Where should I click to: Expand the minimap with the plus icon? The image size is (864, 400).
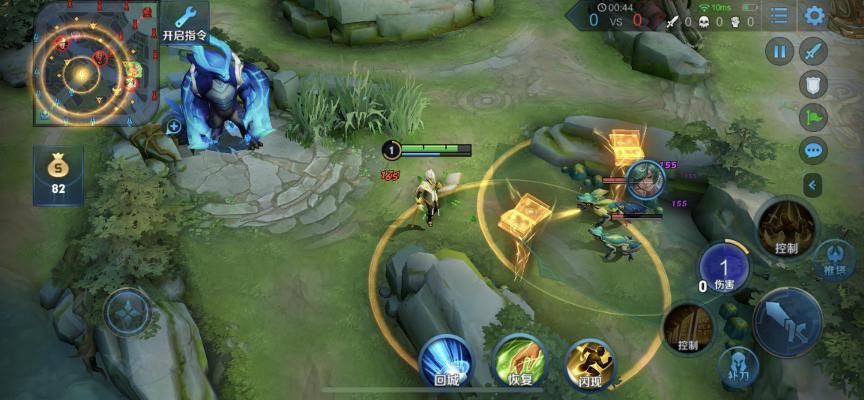click(x=174, y=126)
